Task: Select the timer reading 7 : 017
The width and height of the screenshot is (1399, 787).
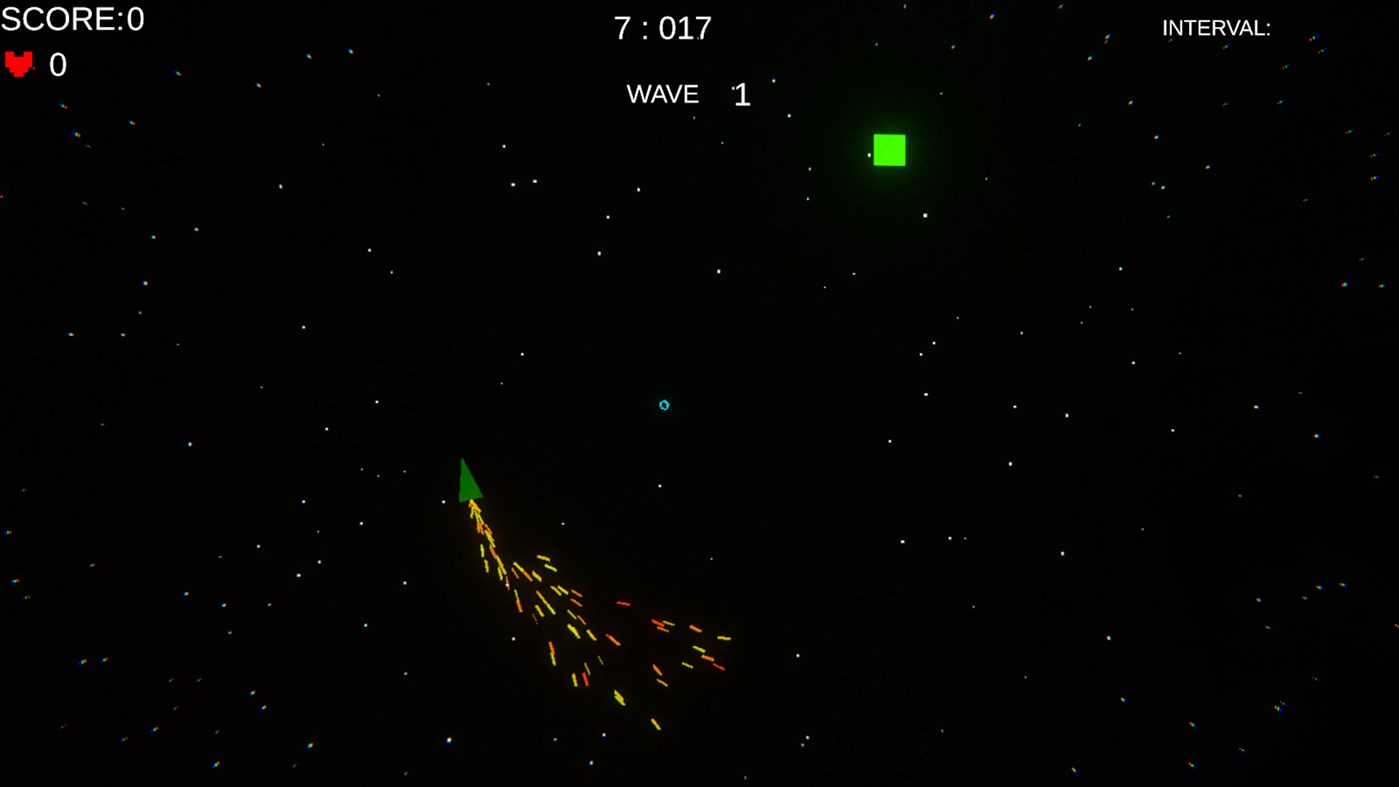Action: (661, 28)
